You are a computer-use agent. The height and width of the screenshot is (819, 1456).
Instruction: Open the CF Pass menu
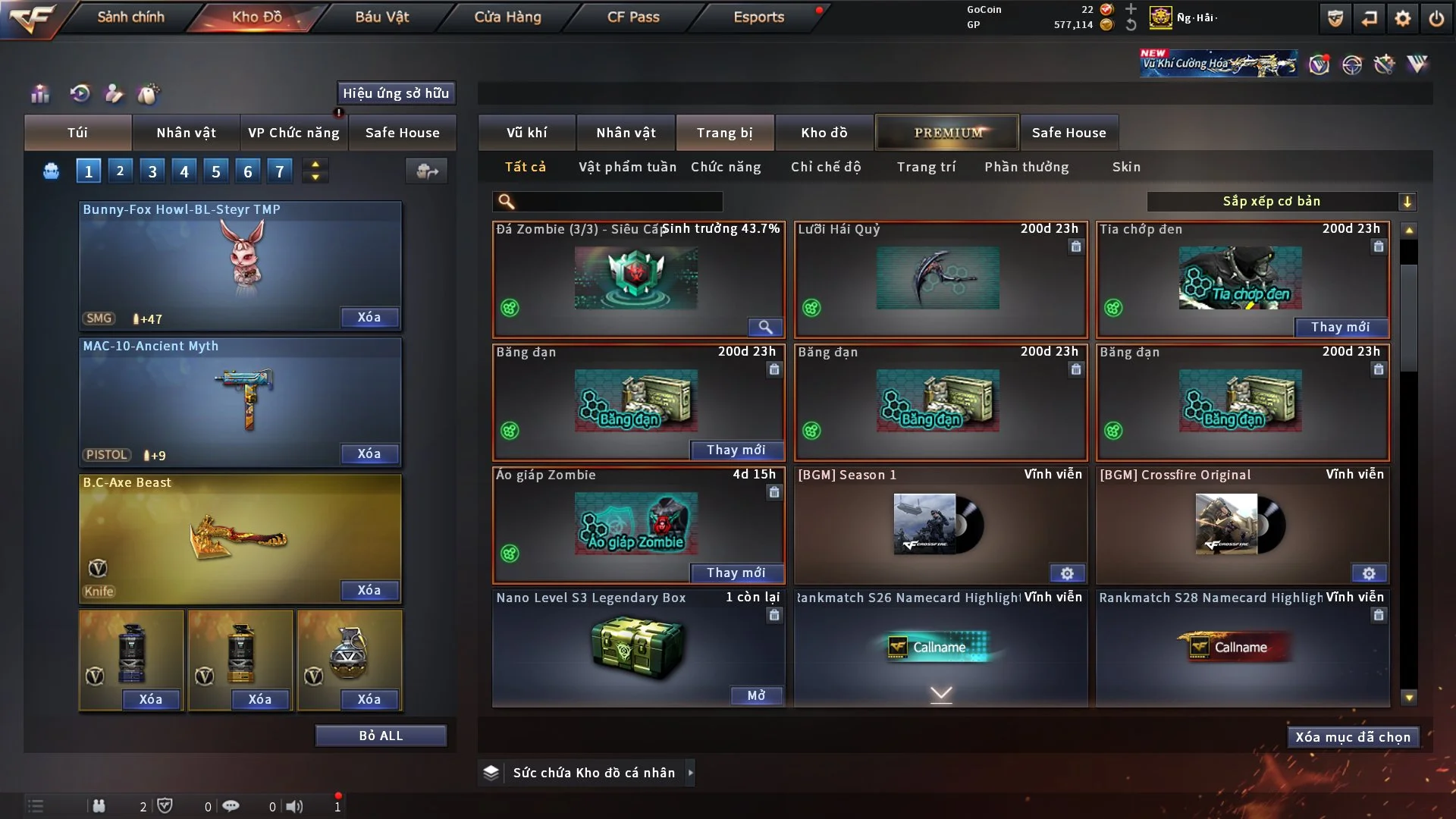(x=633, y=17)
